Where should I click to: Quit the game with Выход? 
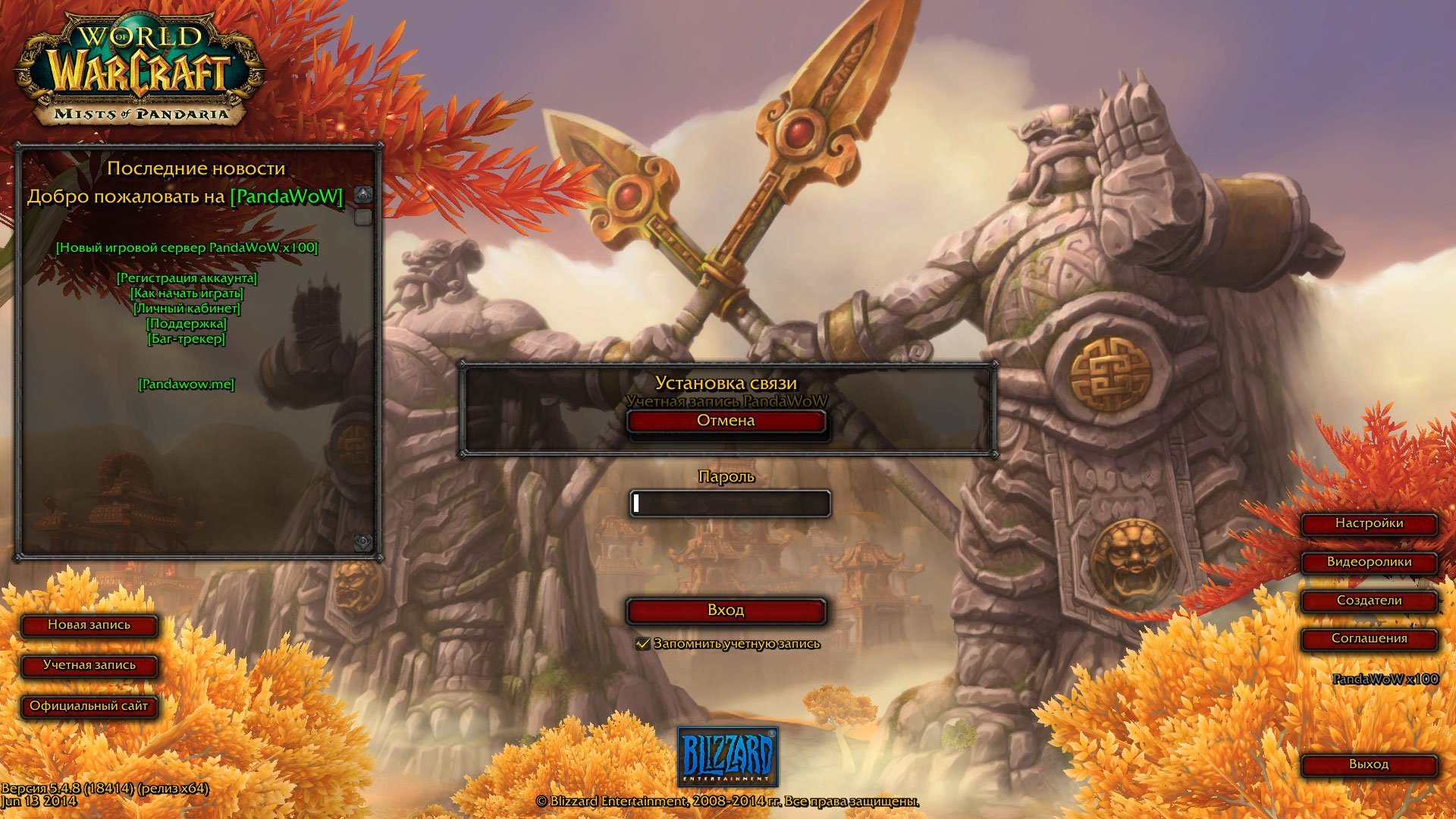[1369, 764]
